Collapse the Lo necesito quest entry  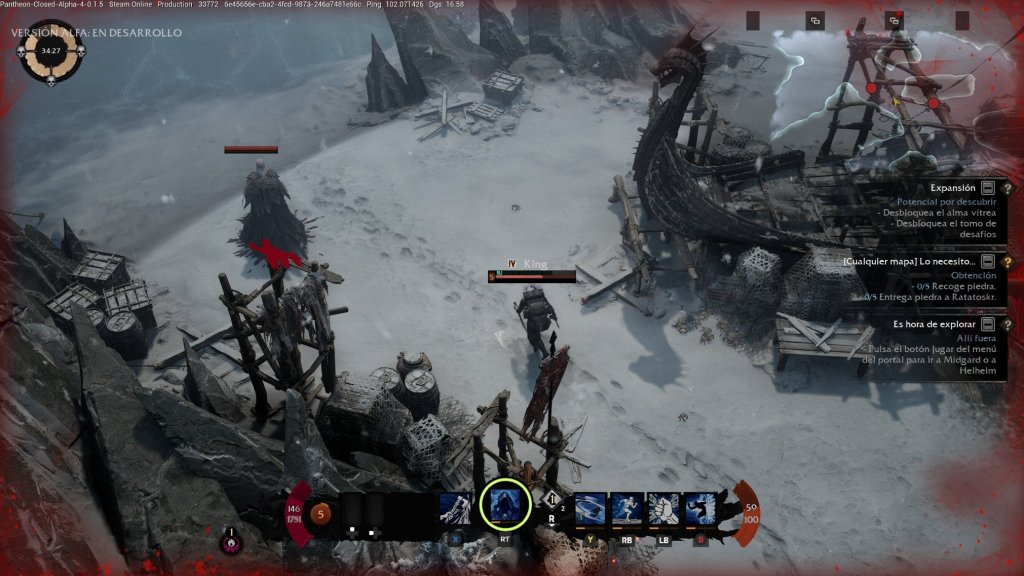[988, 261]
